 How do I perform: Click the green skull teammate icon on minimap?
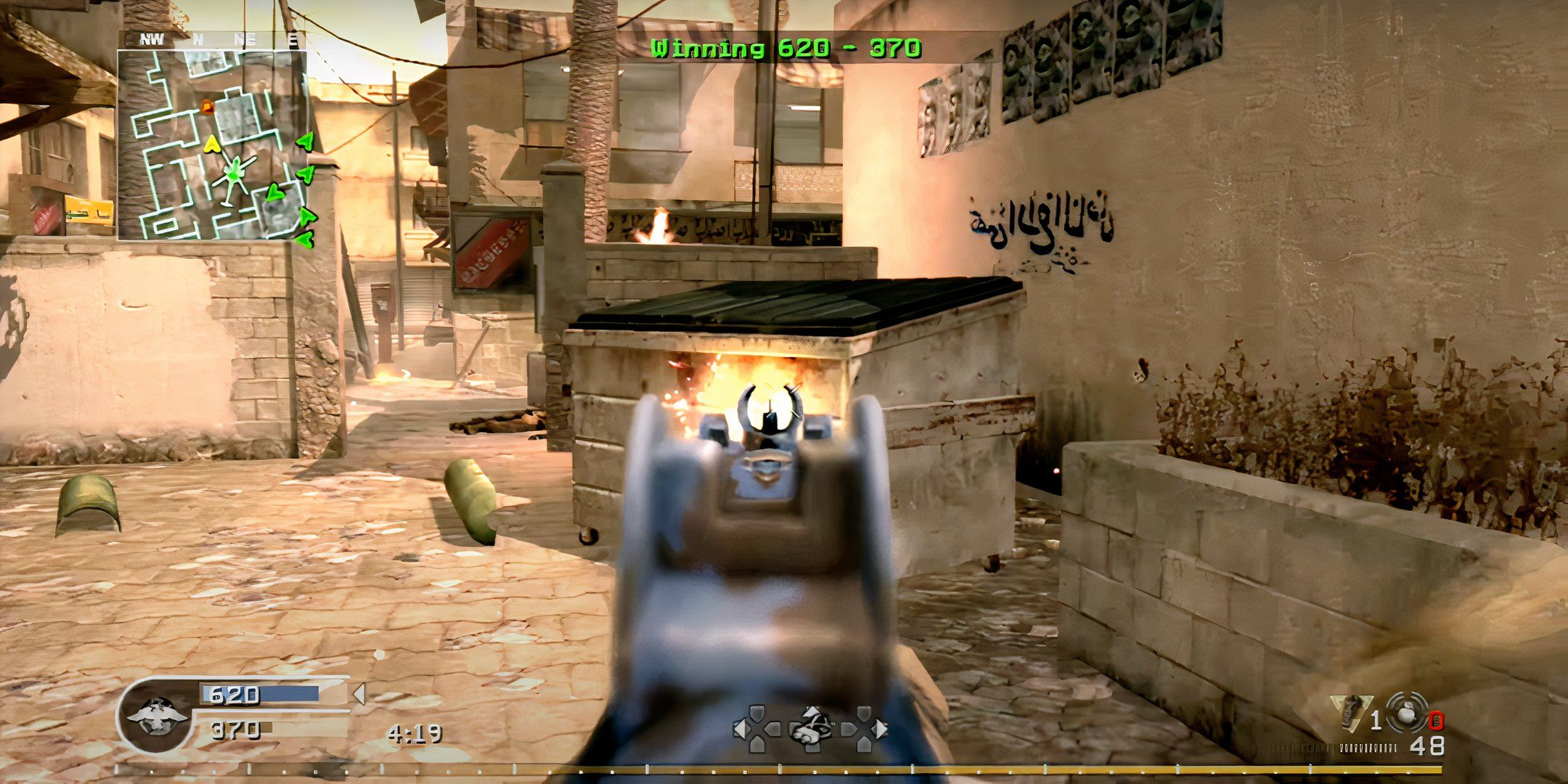tap(234, 172)
